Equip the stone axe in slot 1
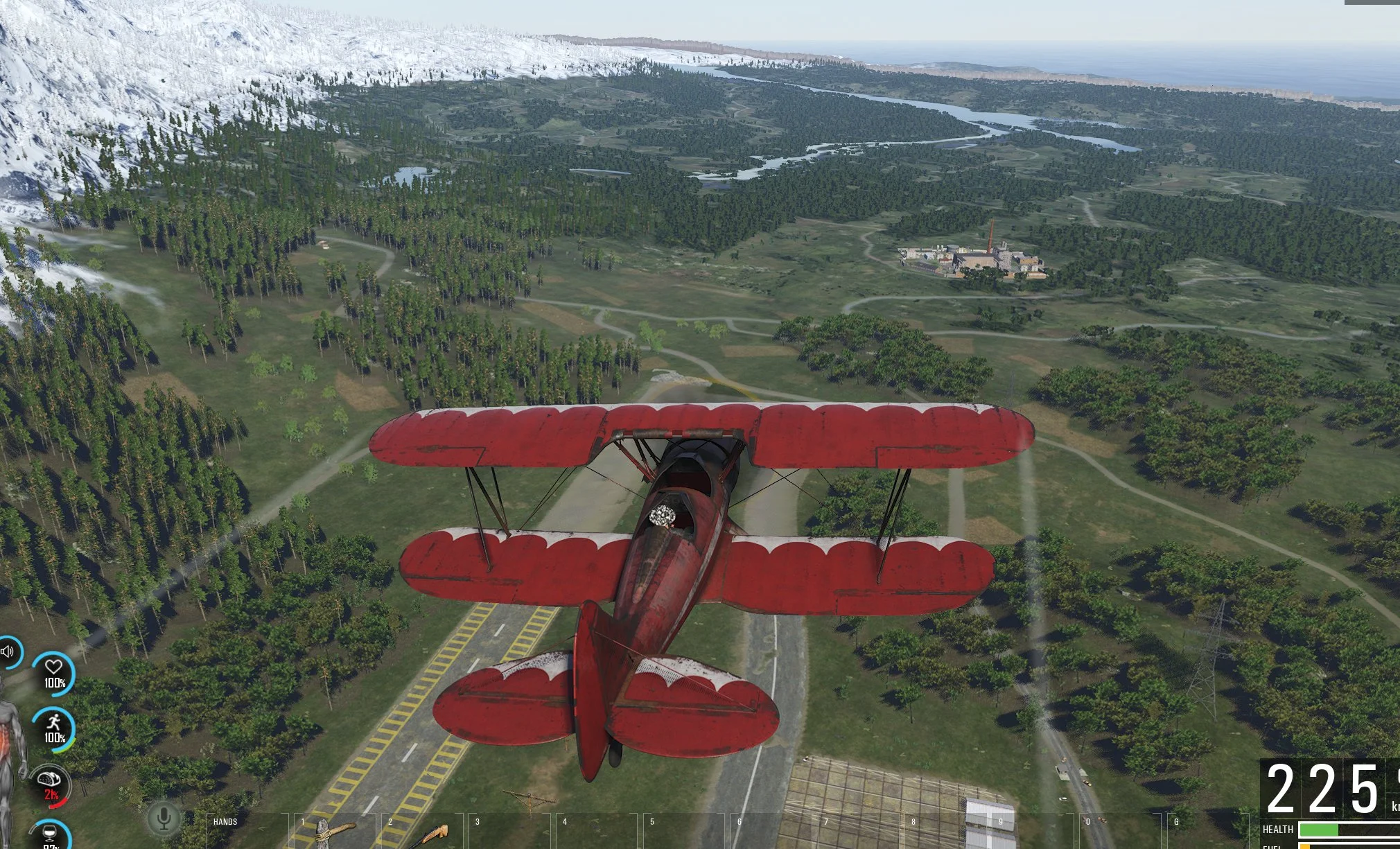Screen dimensions: 1400x849 334,832
